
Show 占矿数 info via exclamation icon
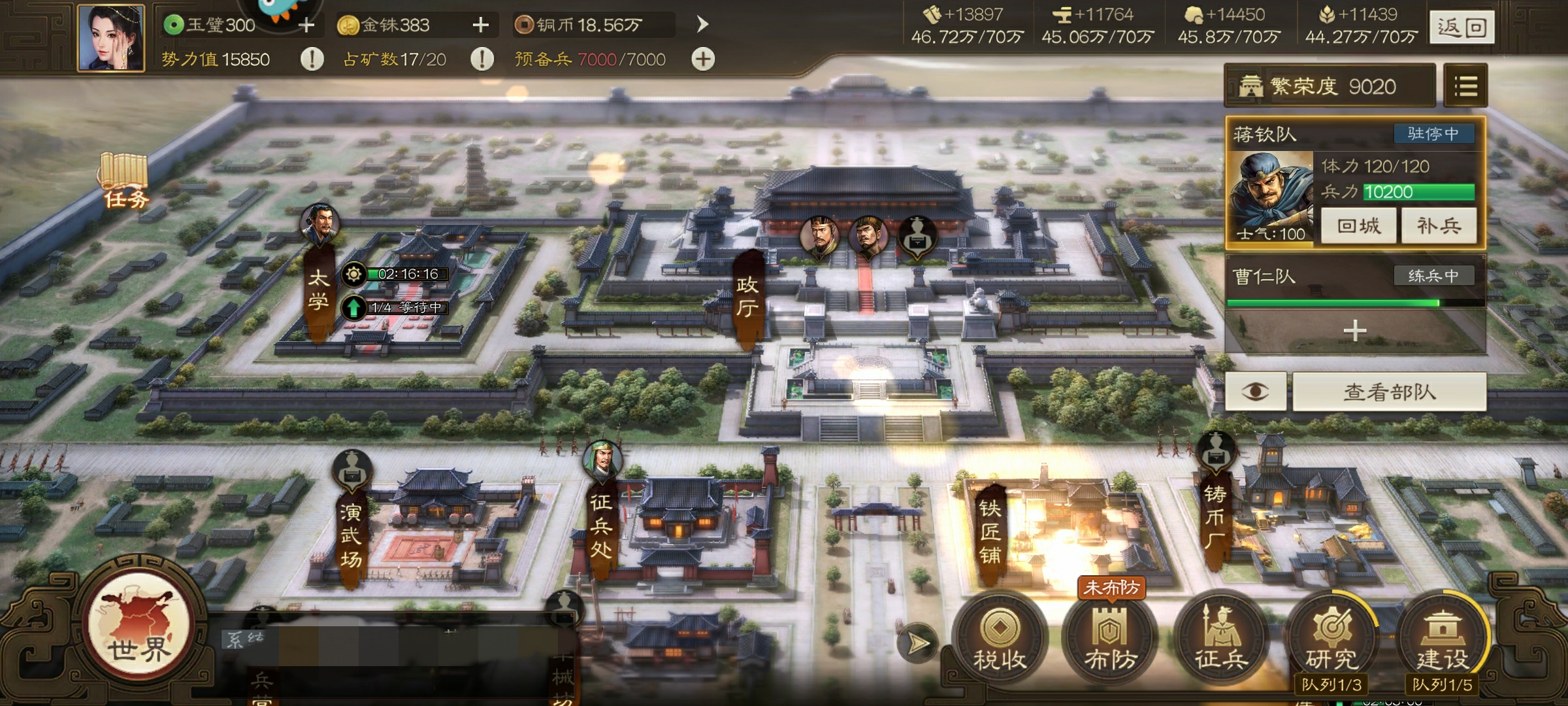(x=482, y=59)
